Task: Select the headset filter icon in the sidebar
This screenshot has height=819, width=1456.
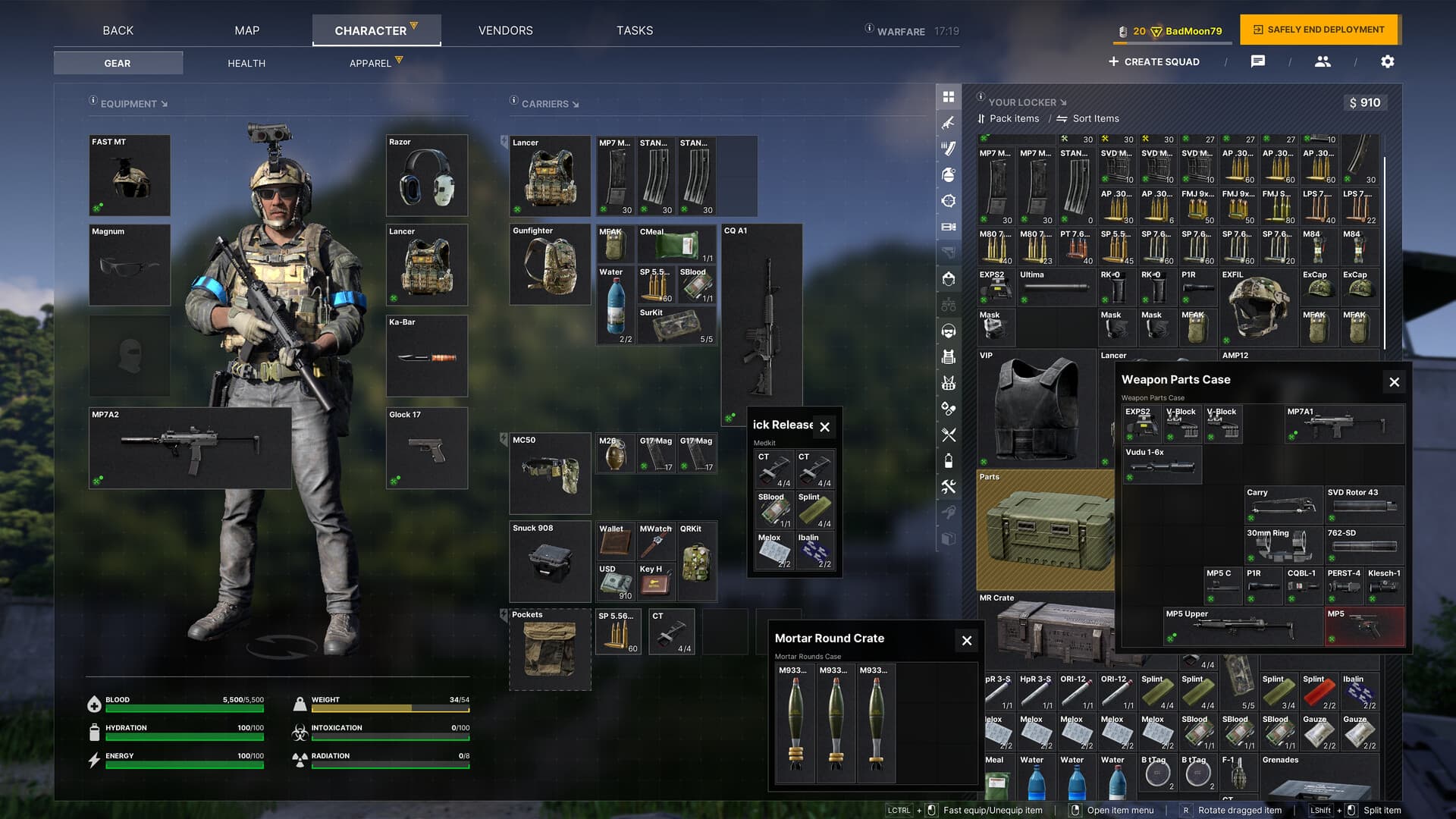Action: pyautogui.click(x=949, y=331)
